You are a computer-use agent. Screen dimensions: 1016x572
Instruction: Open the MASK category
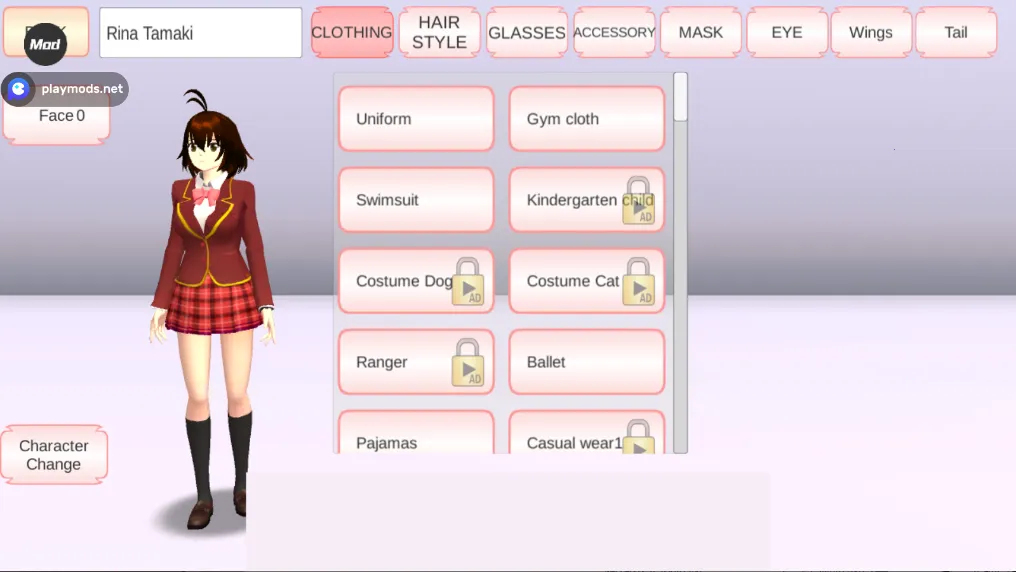click(700, 32)
